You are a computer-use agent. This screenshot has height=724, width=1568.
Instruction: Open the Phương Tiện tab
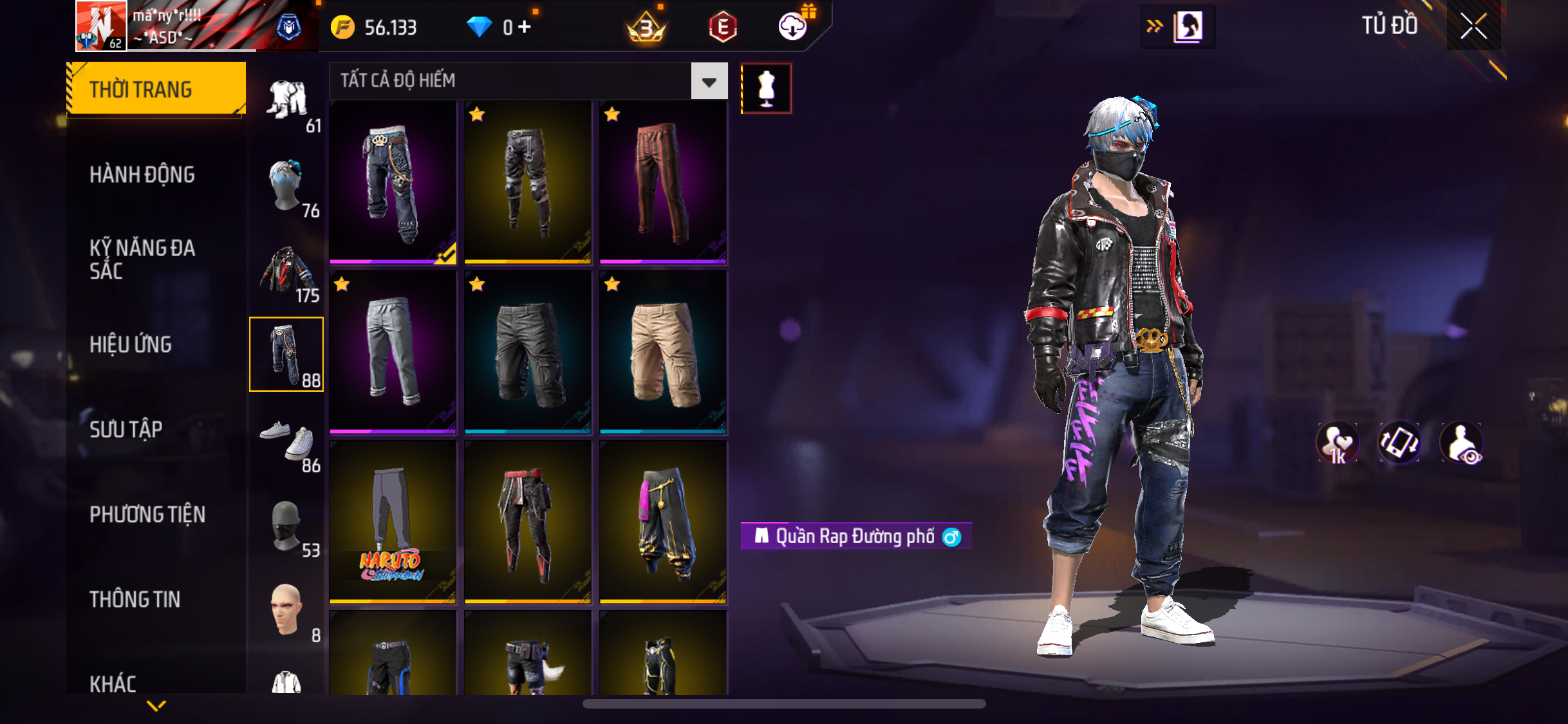pos(147,514)
